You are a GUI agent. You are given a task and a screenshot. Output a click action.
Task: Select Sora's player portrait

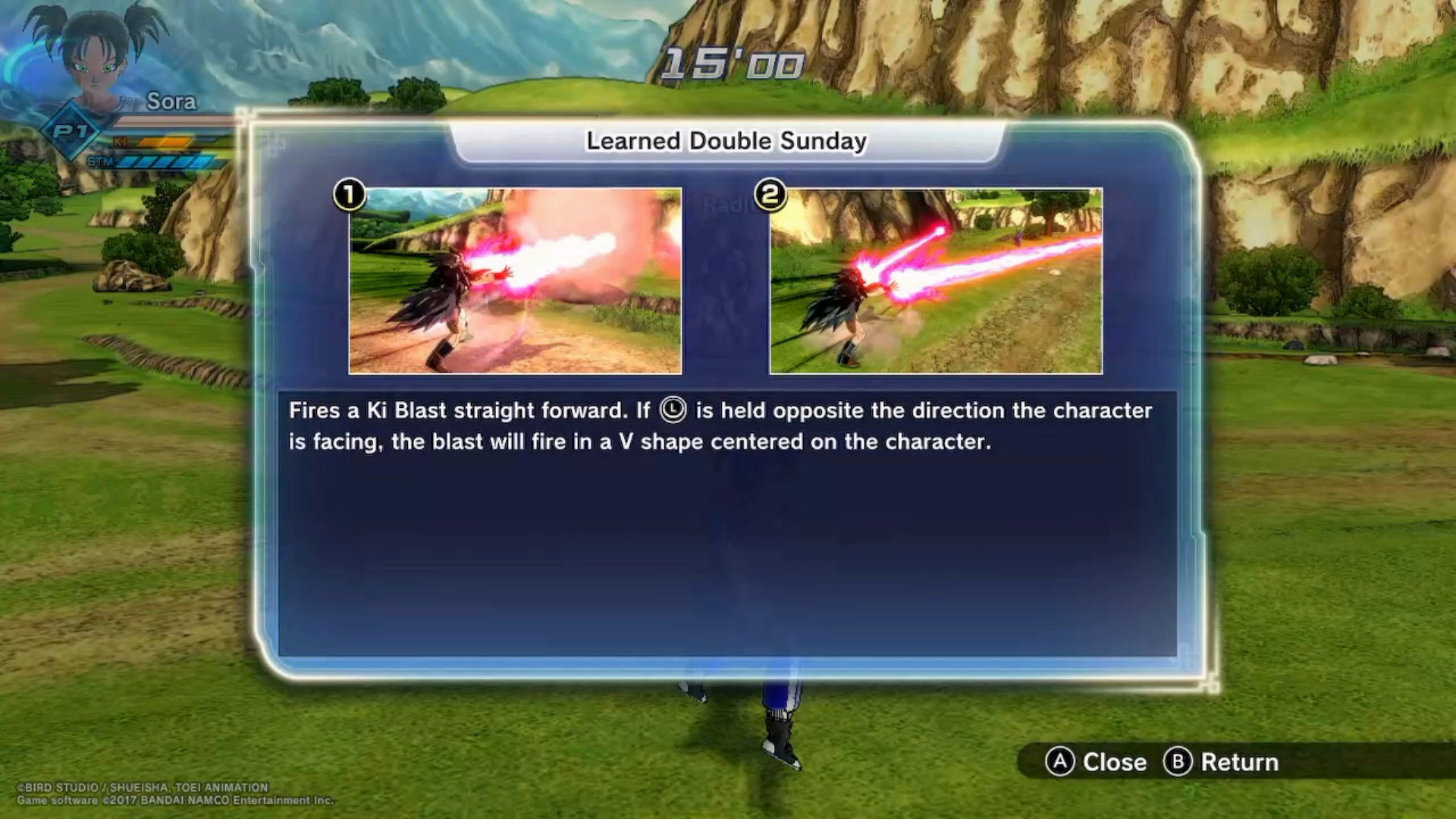point(95,57)
